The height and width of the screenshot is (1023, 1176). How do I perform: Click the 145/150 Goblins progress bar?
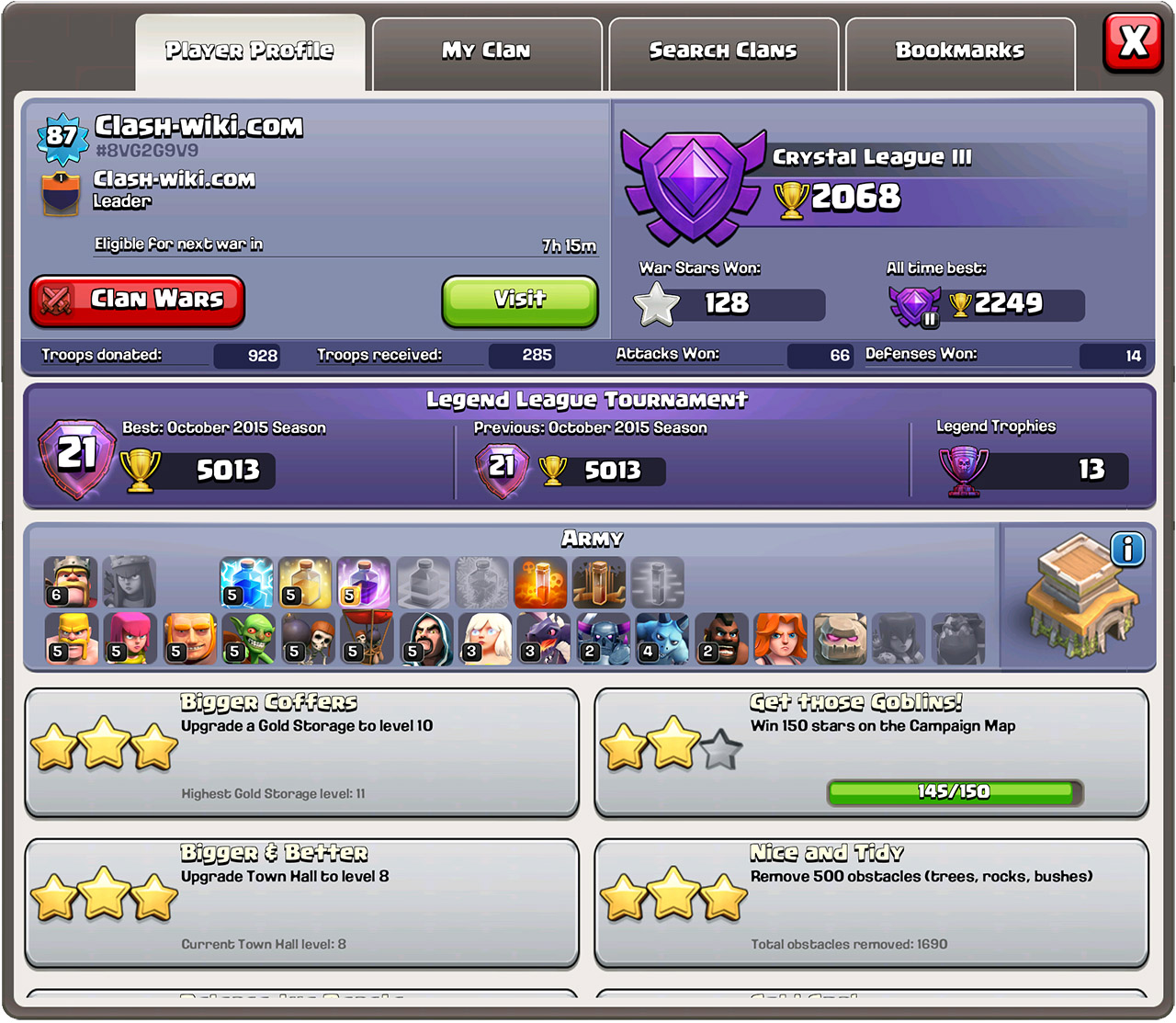pos(953,790)
